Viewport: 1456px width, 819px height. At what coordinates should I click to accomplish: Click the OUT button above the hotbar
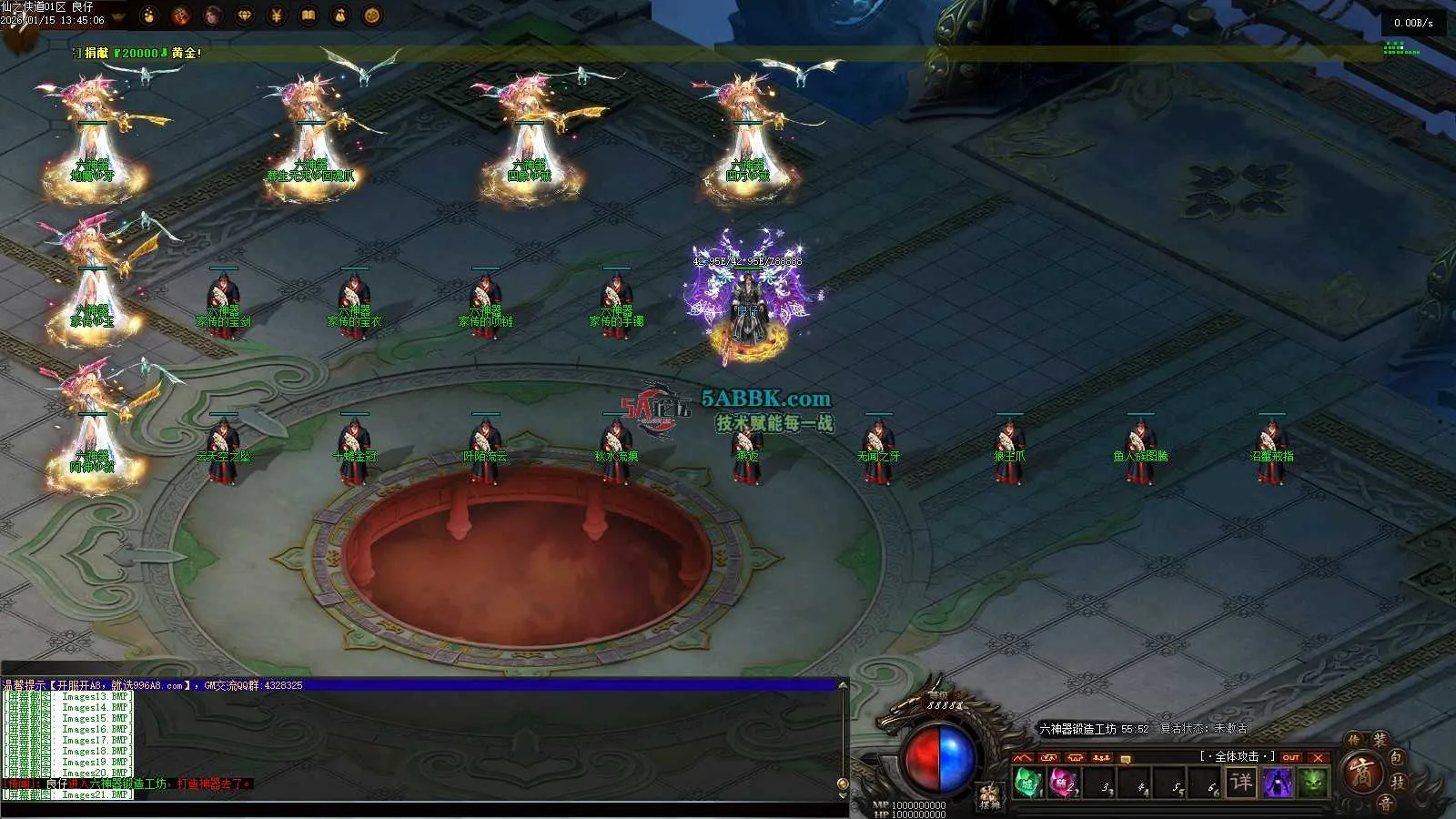click(1291, 757)
